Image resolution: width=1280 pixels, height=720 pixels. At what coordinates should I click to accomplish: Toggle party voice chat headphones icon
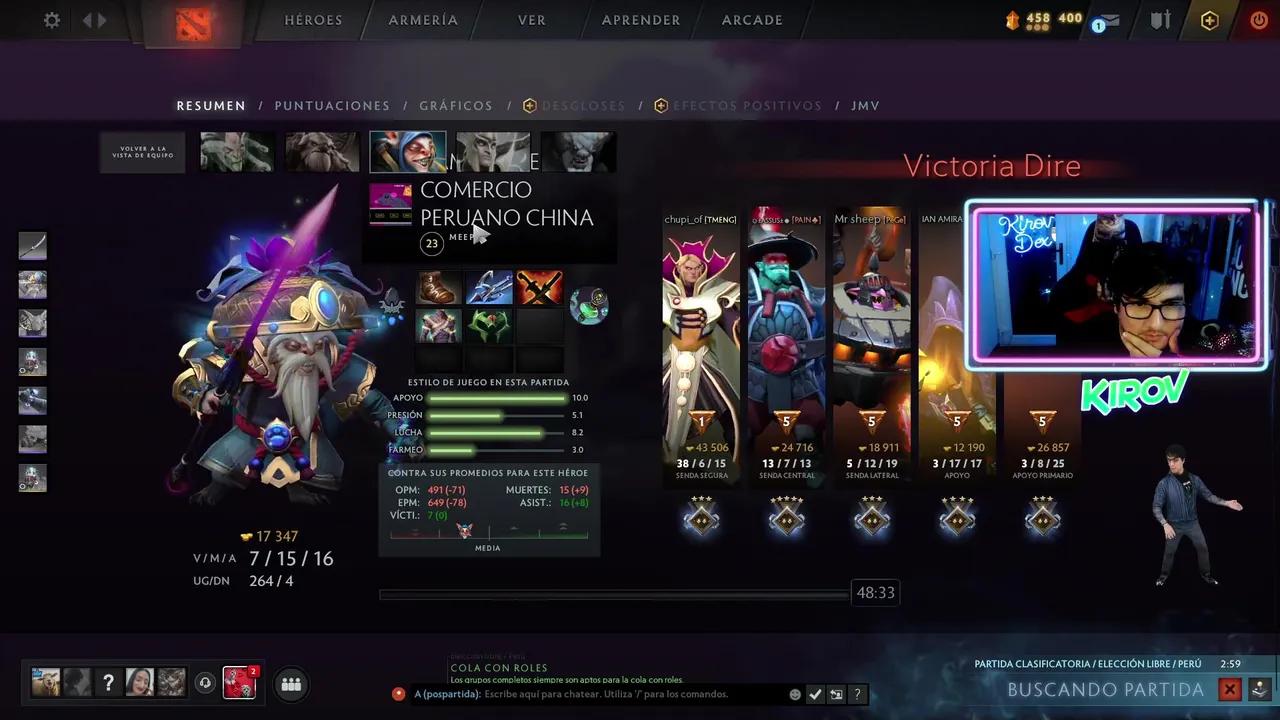205,683
